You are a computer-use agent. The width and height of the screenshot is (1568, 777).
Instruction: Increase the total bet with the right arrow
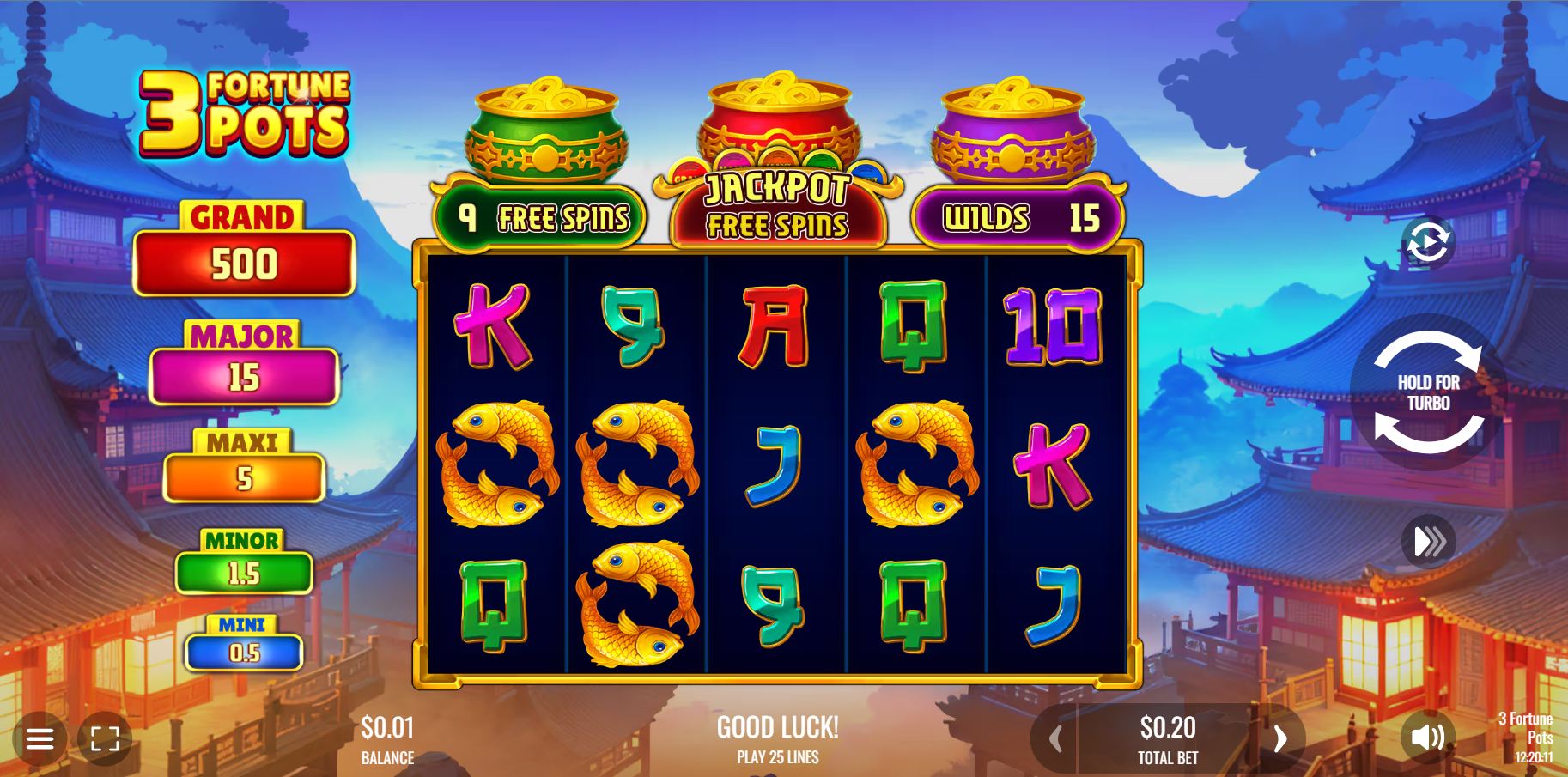tap(1279, 738)
